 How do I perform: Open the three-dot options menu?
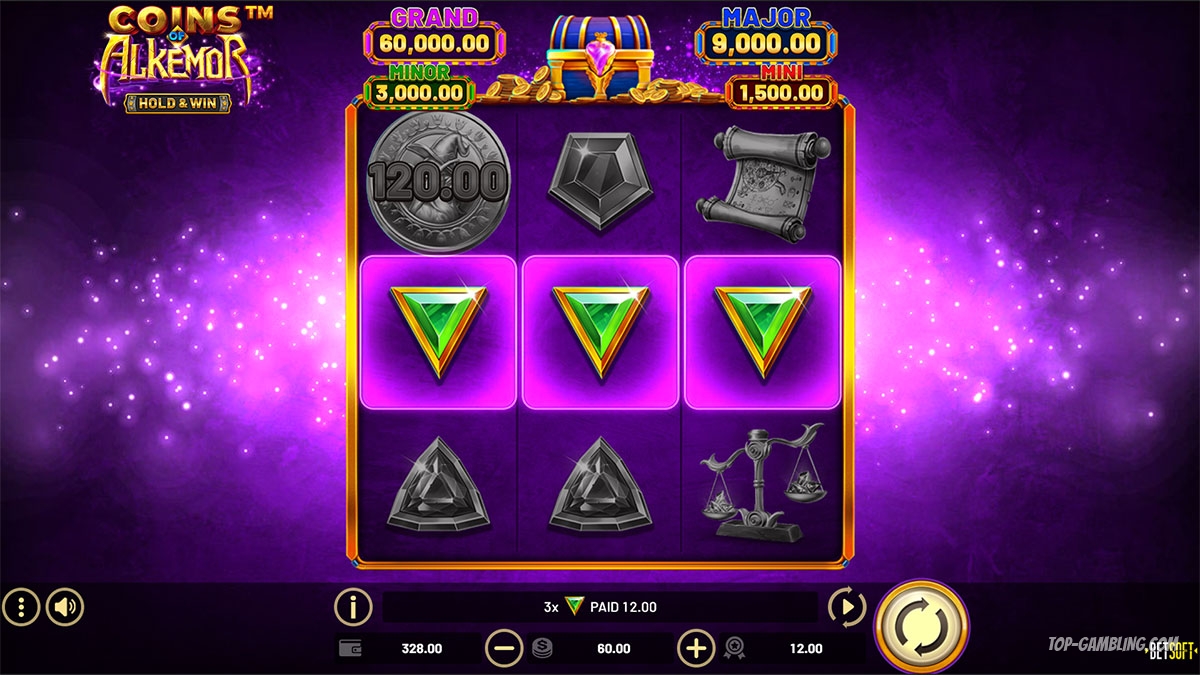coord(21,606)
